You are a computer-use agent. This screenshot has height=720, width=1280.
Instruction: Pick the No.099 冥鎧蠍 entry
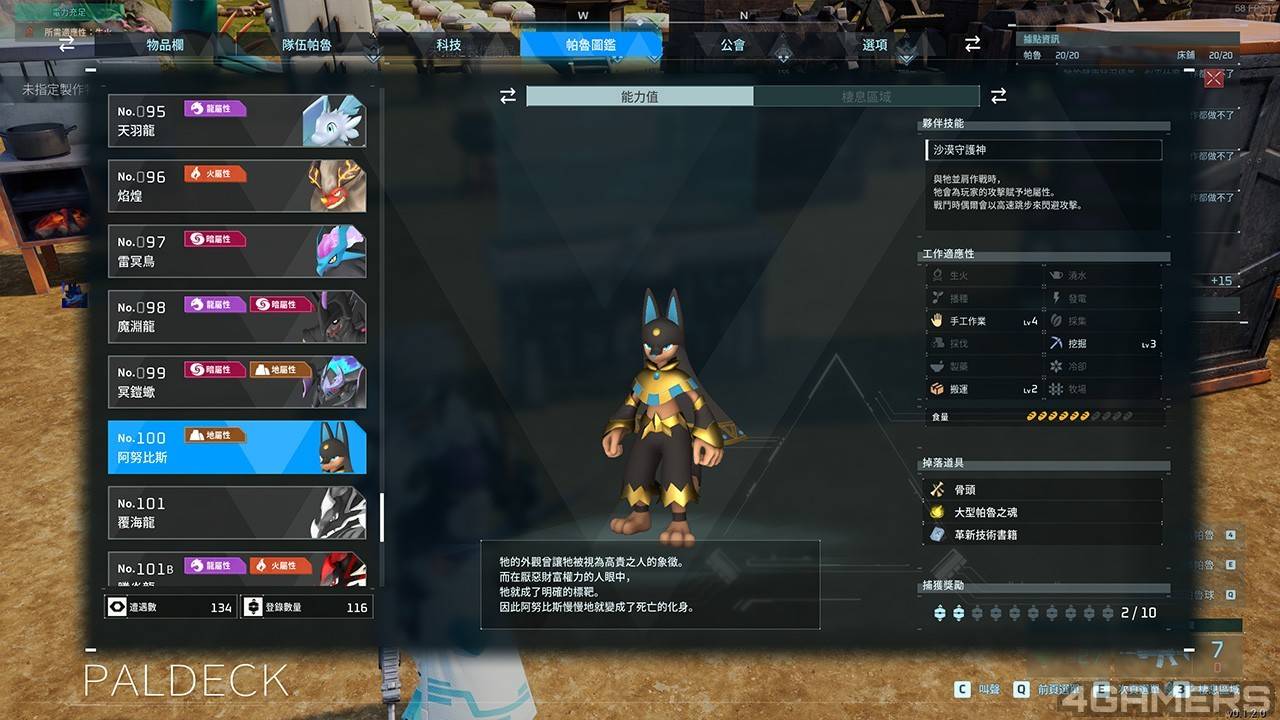237,382
